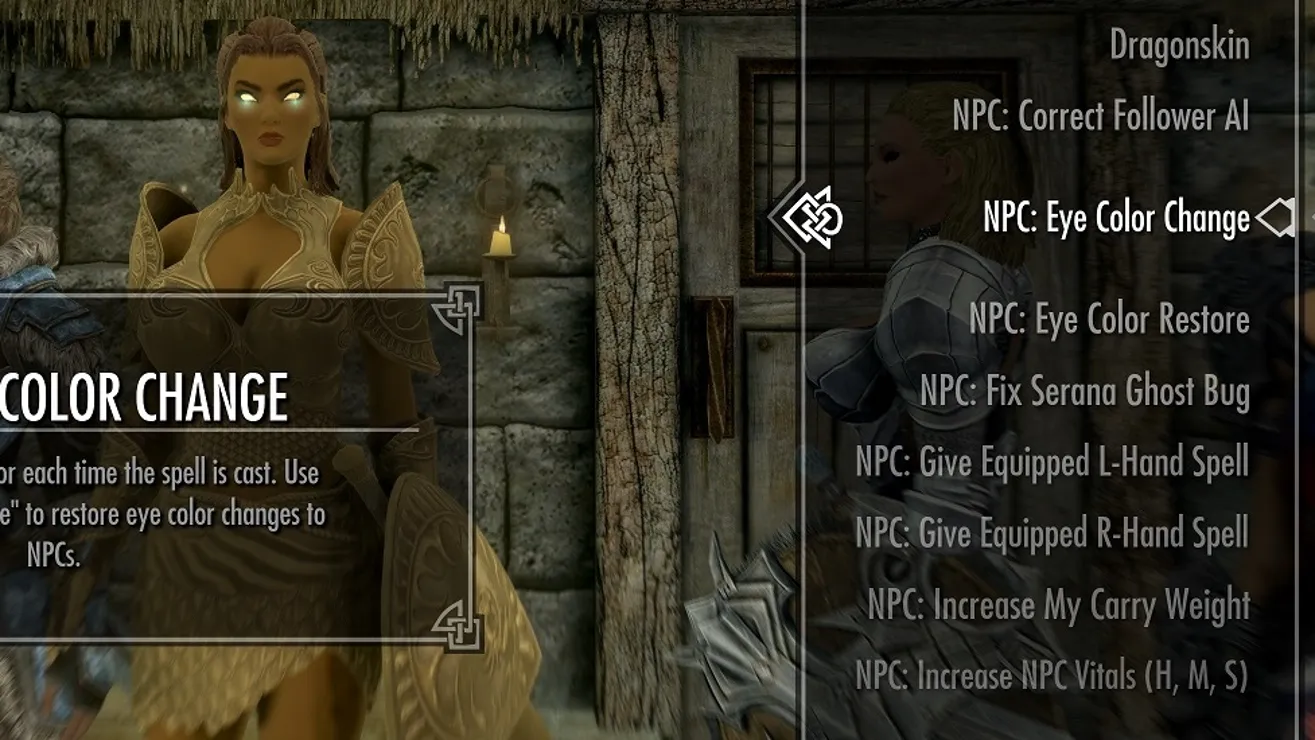Select NPC: Fix Serana Ghost Bug

point(1084,391)
